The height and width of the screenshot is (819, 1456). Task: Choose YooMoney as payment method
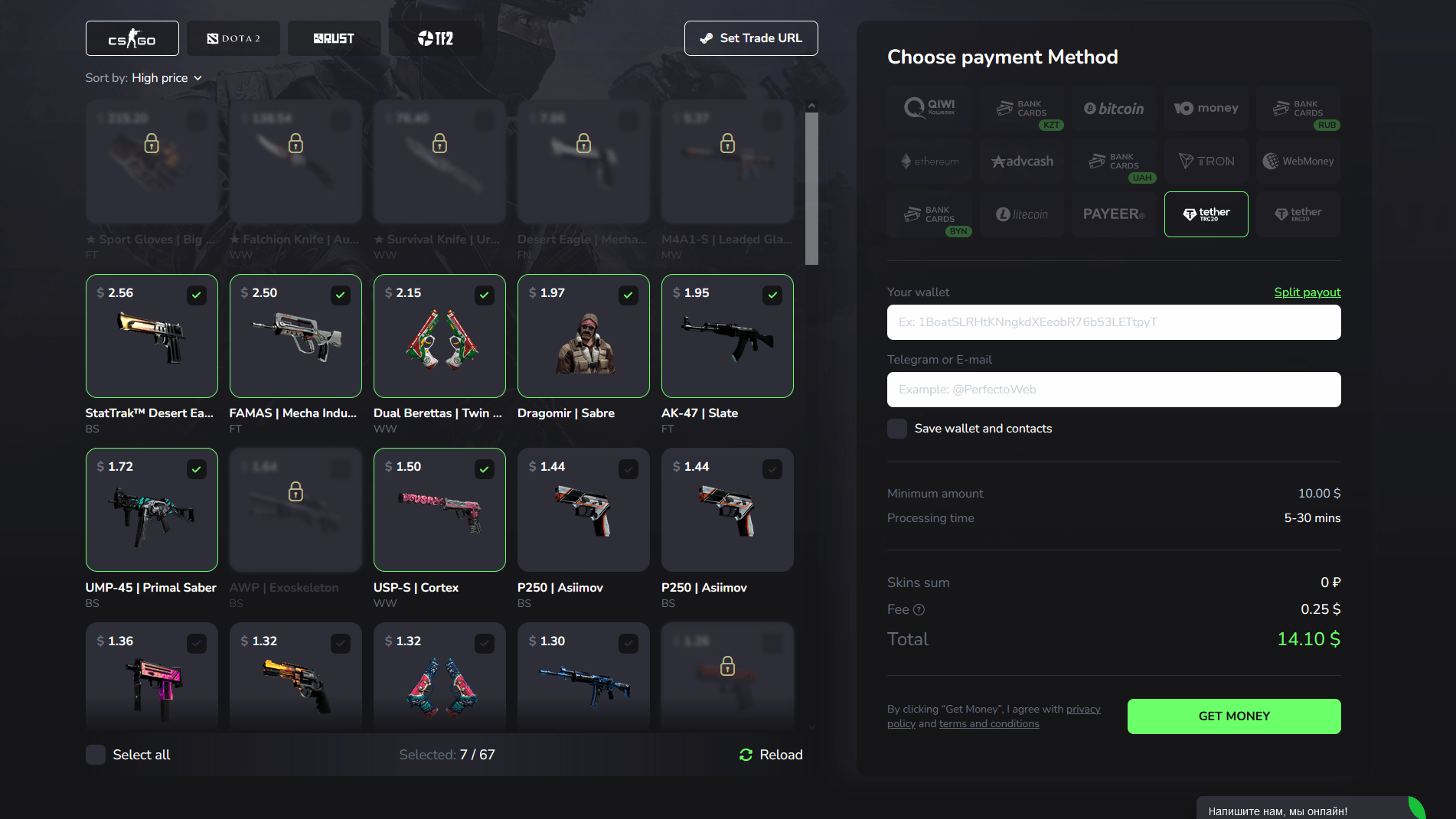coord(1206,108)
